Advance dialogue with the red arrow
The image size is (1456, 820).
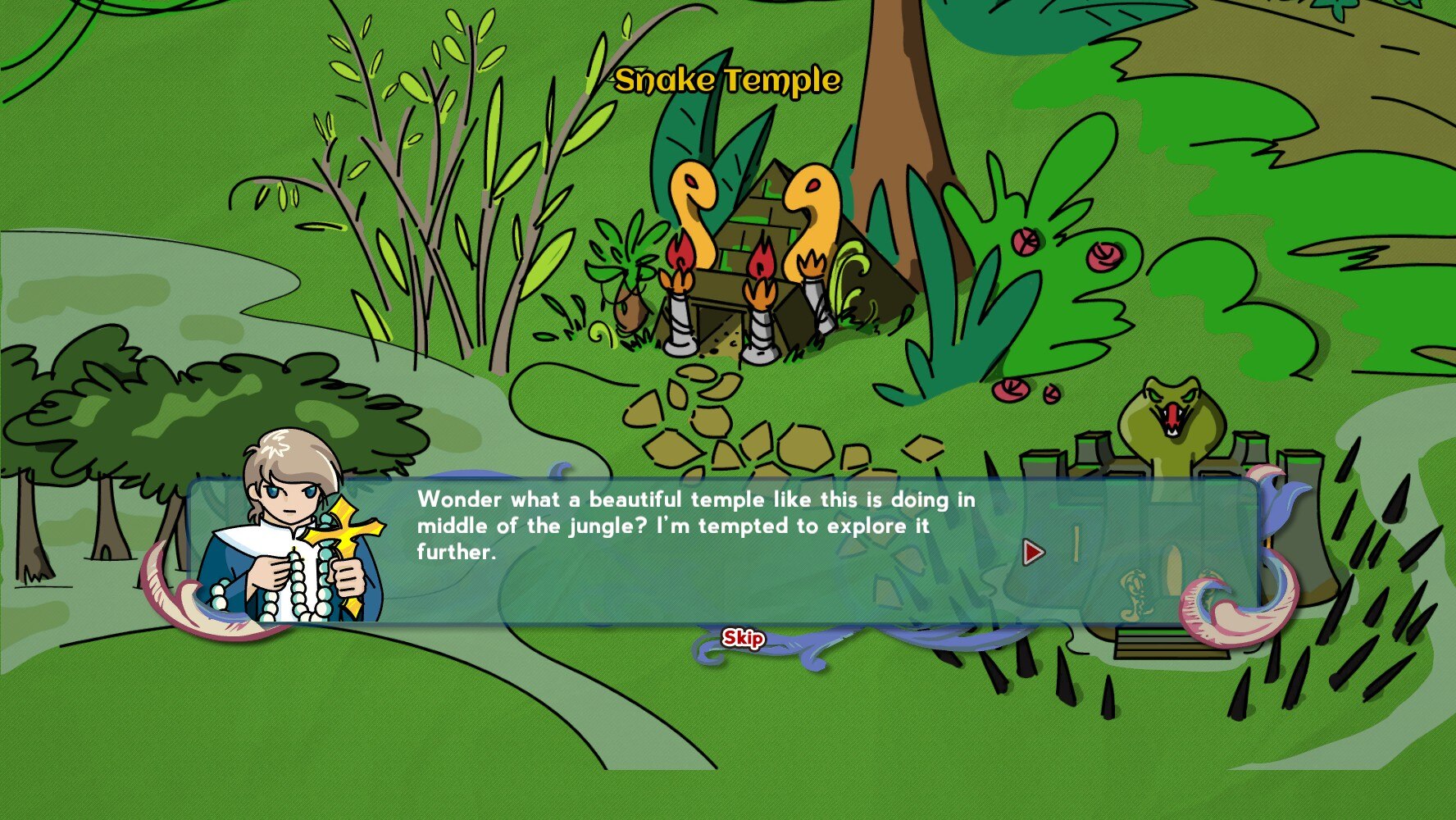point(1033,552)
